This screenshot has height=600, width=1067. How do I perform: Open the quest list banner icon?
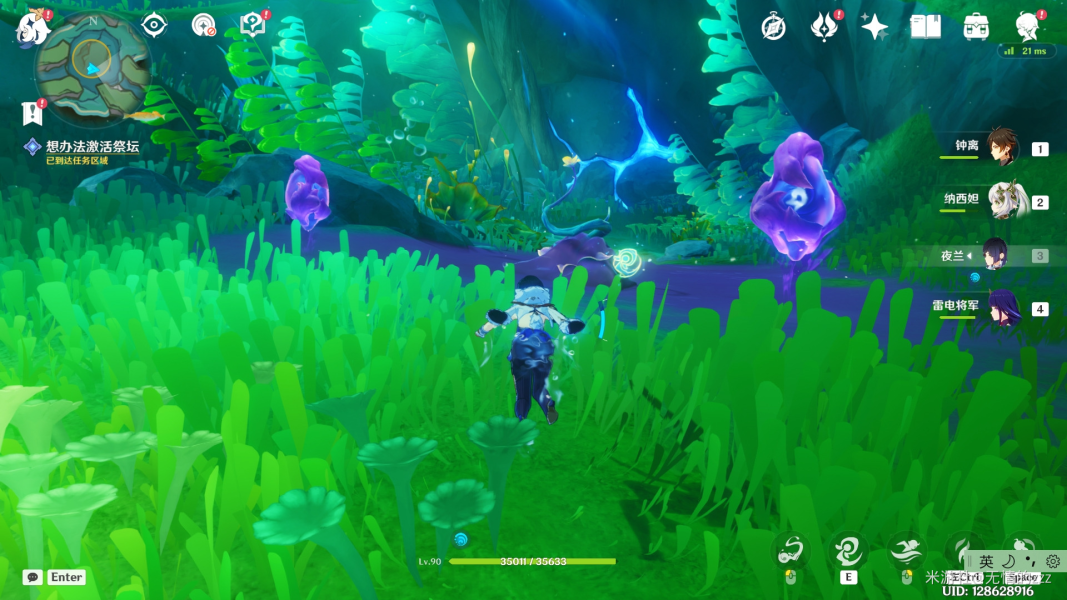click(32, 112)
